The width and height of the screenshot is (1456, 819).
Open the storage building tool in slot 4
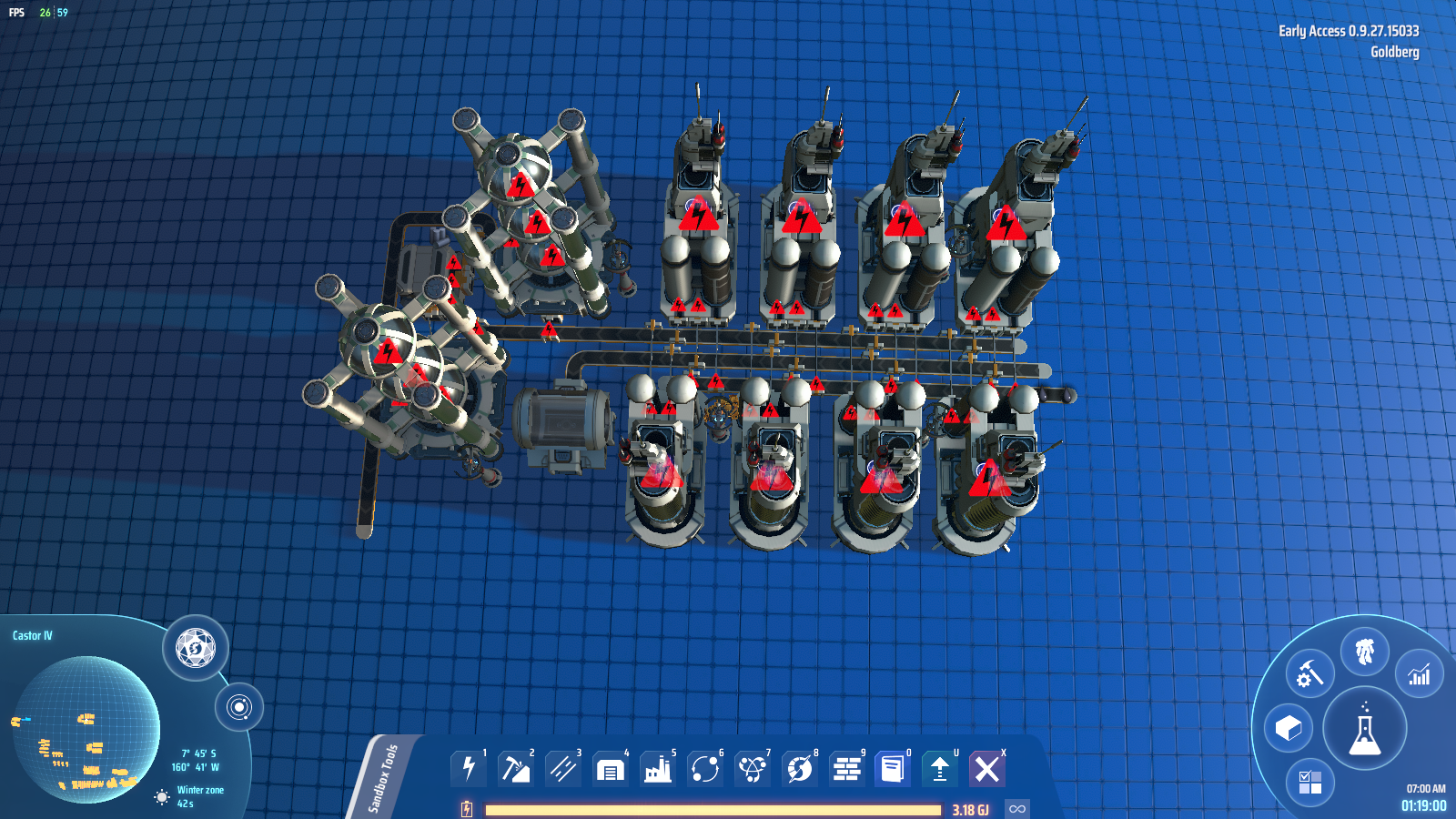click(611, 769)
